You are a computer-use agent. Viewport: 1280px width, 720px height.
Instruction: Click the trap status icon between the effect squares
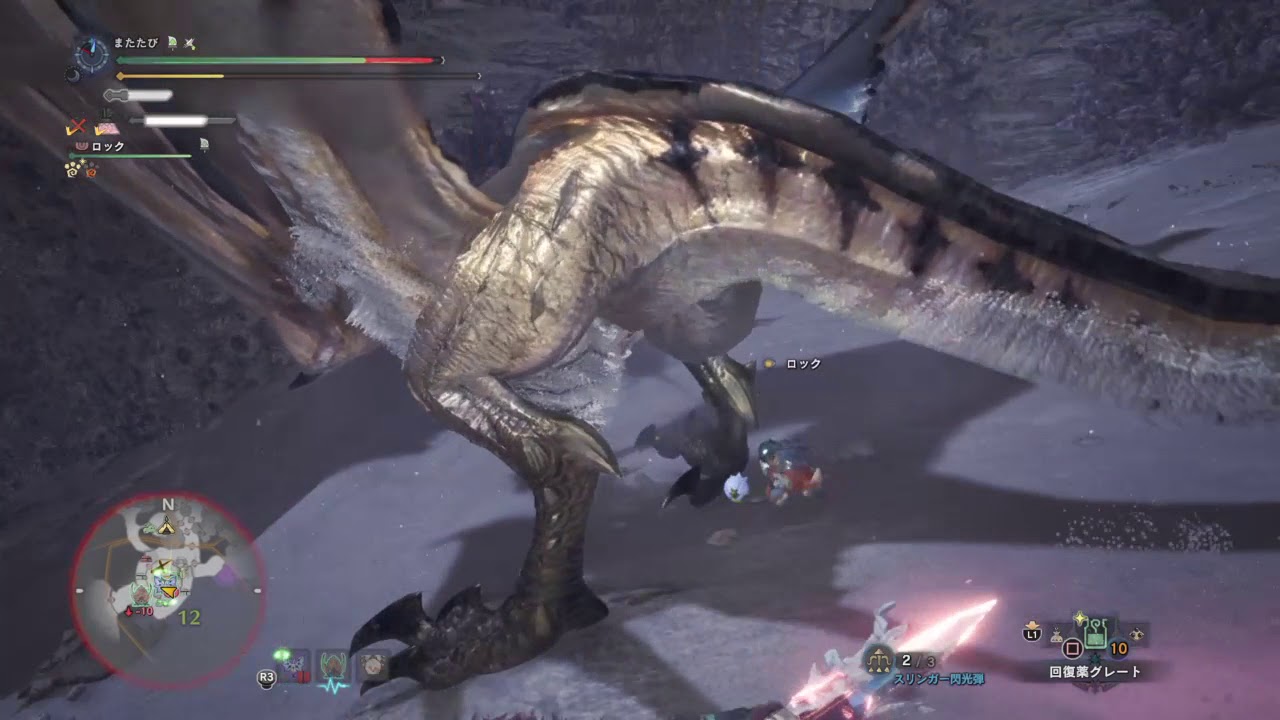coord(373,667)
